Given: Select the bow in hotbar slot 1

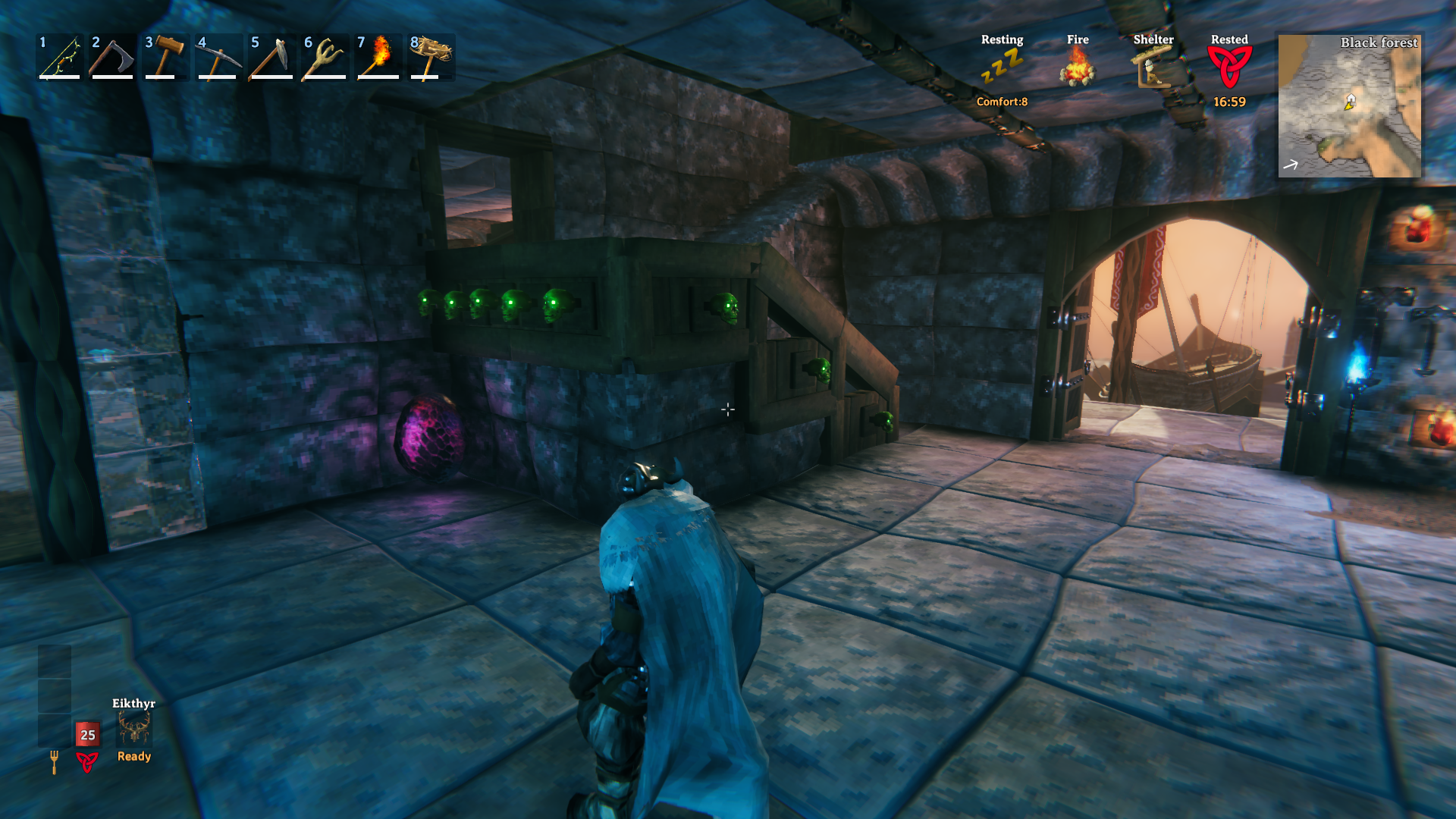Looking at the screenshot, I should coord(60,57).
